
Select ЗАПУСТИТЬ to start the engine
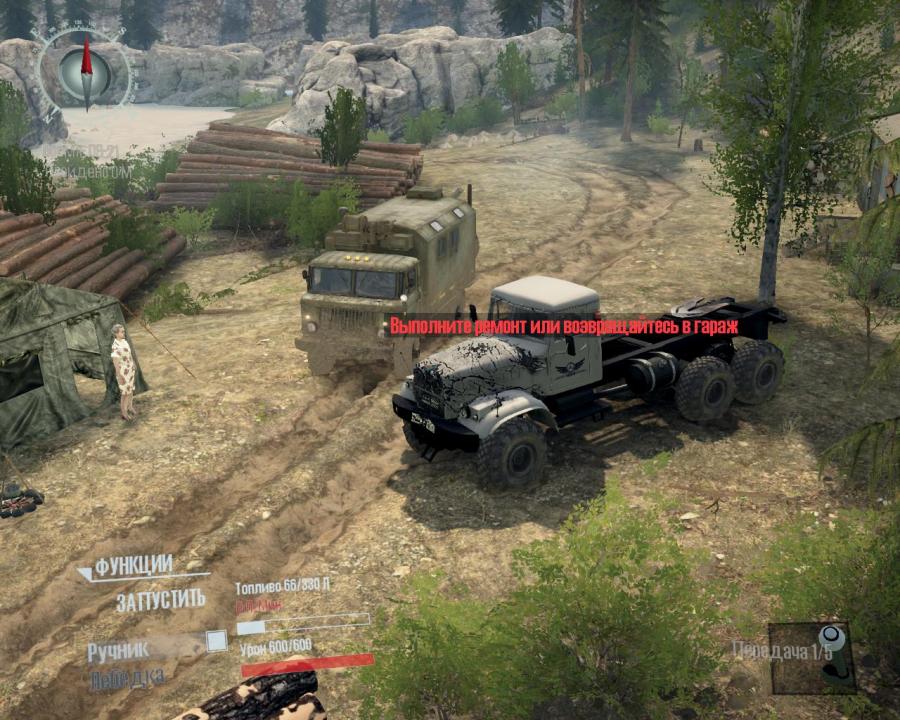160,601
